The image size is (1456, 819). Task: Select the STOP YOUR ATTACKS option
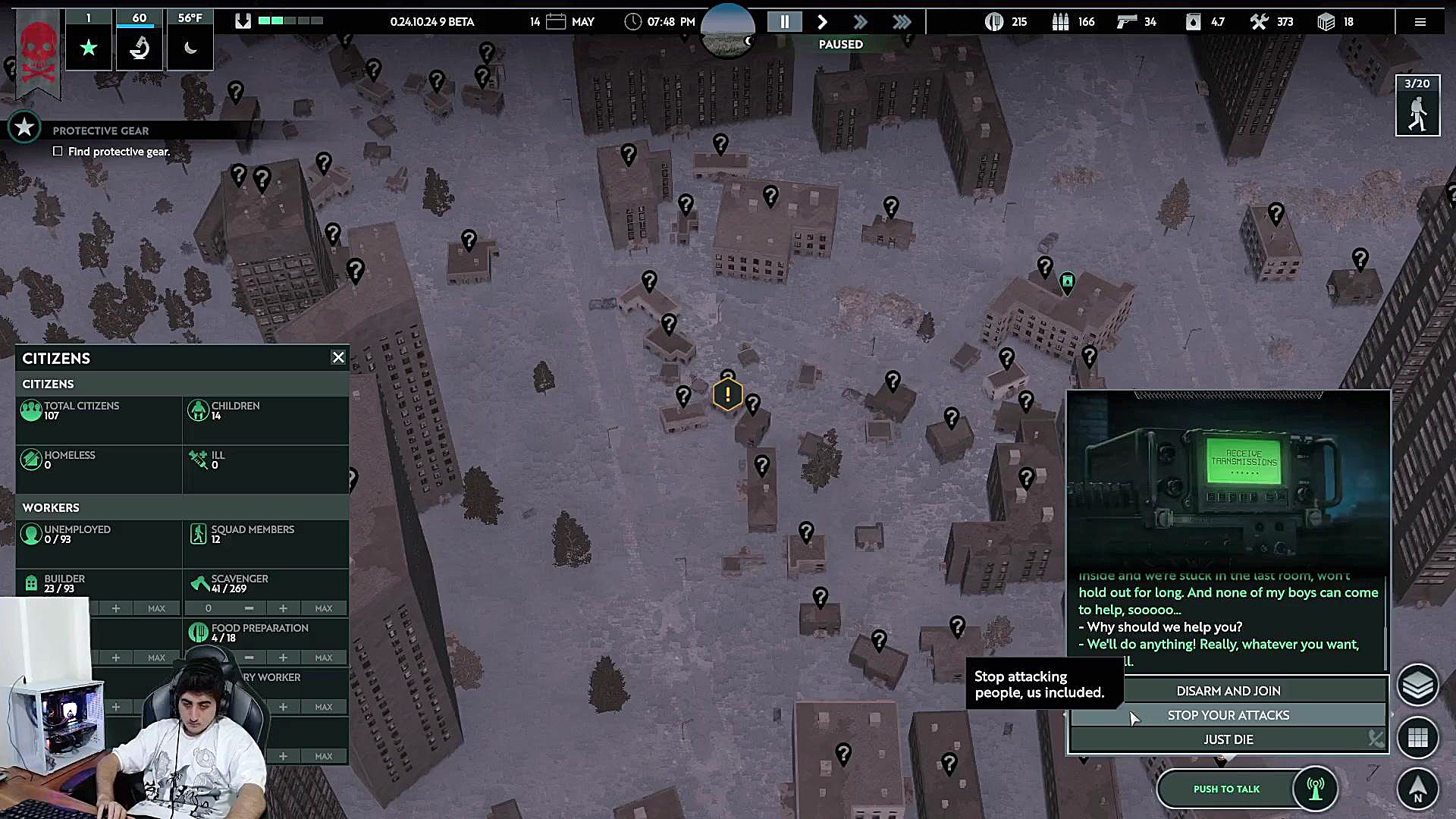tap(1228, 715)
